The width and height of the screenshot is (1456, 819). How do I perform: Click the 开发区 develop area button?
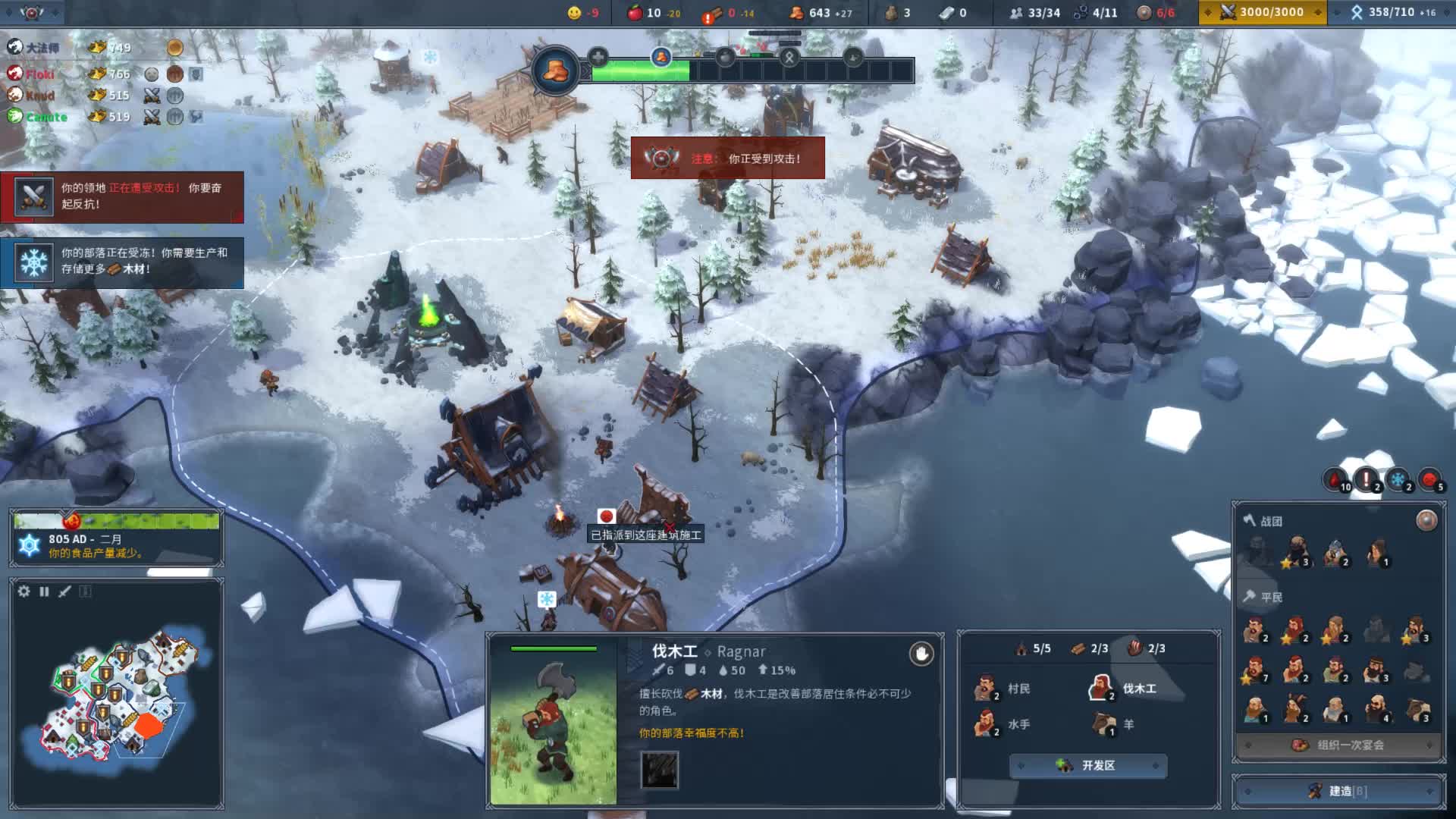(1087, 766)
